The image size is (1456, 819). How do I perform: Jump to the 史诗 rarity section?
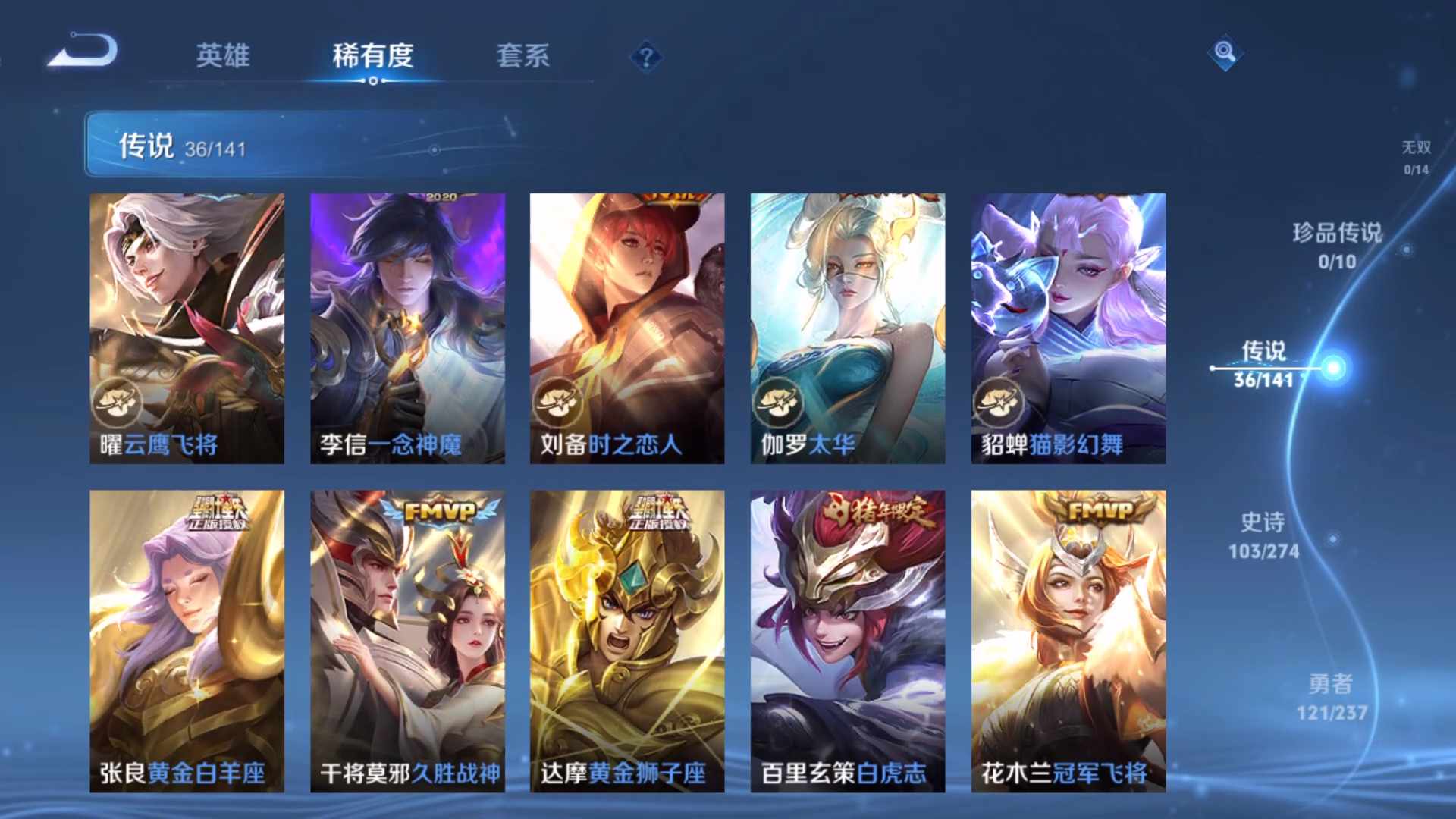point(1263,535)
